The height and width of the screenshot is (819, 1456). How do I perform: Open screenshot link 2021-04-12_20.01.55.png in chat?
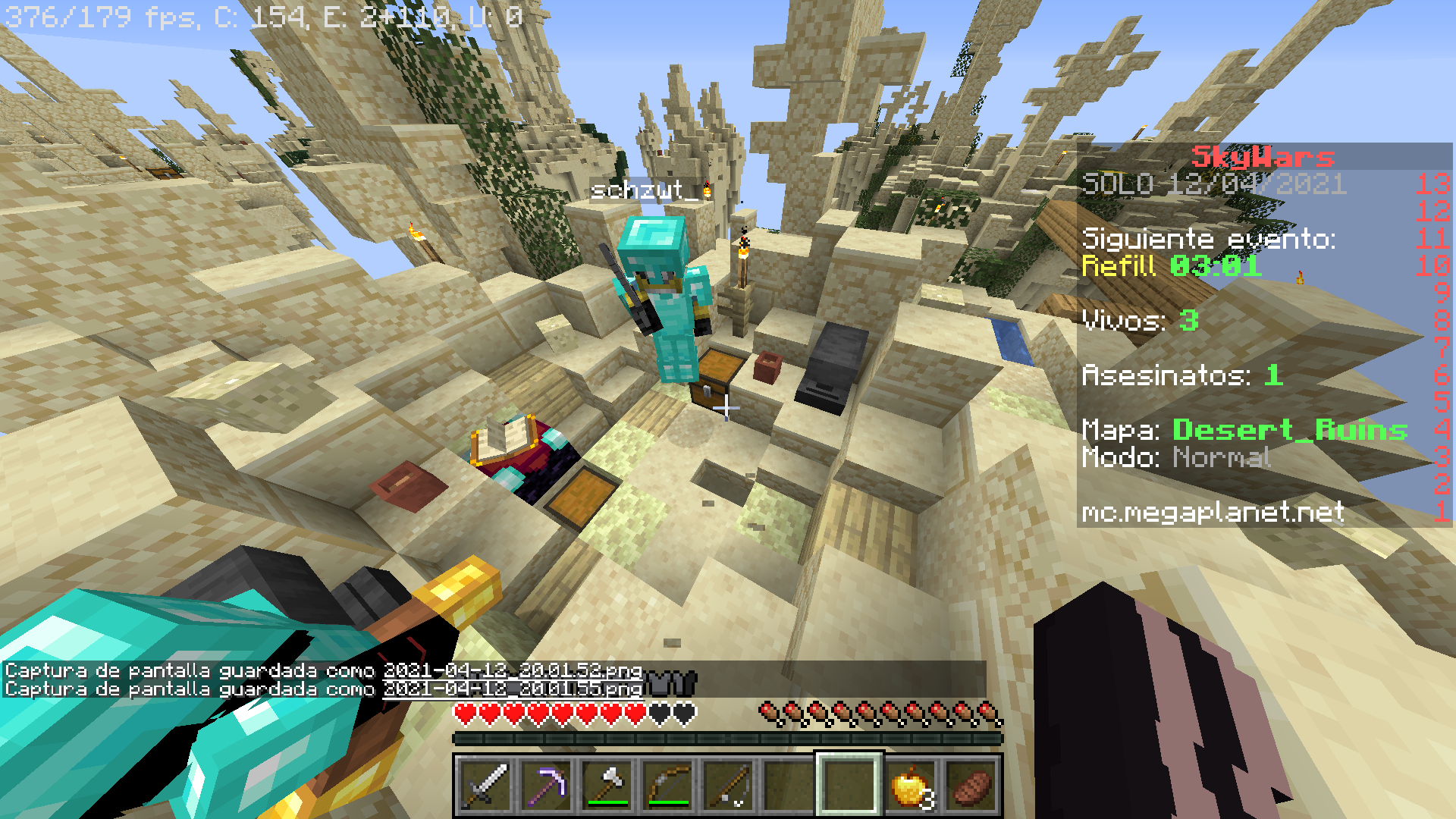pyautogui.click(x=513, y=689)
